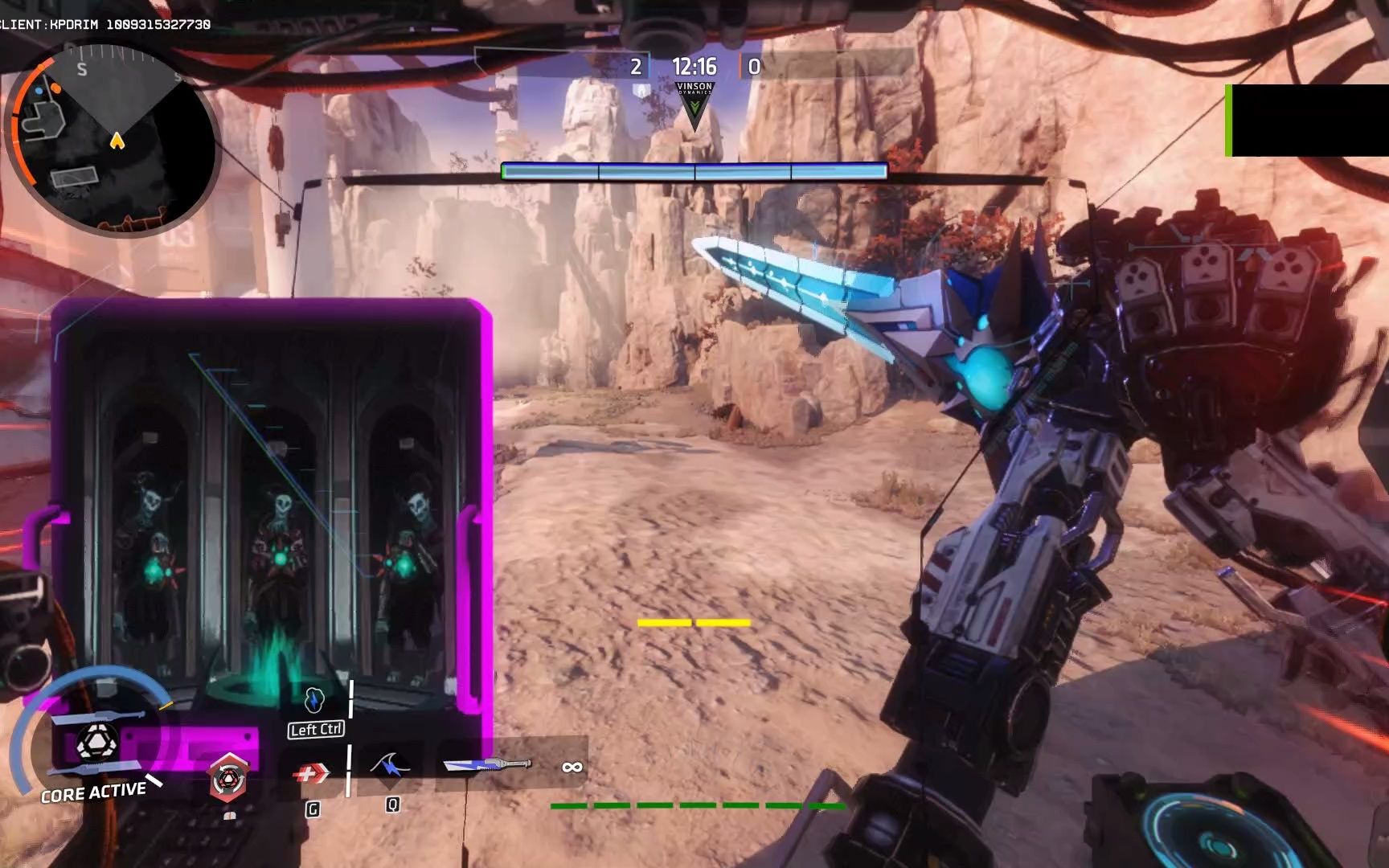Click the red hexagon titan kit icon
1389x868 pixels.
pos(228,778)
